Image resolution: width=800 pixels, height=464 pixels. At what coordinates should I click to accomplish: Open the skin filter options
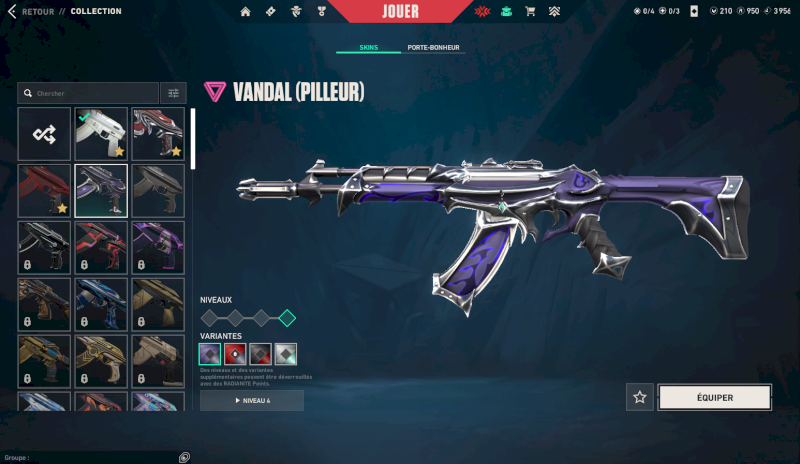(174, 93)
